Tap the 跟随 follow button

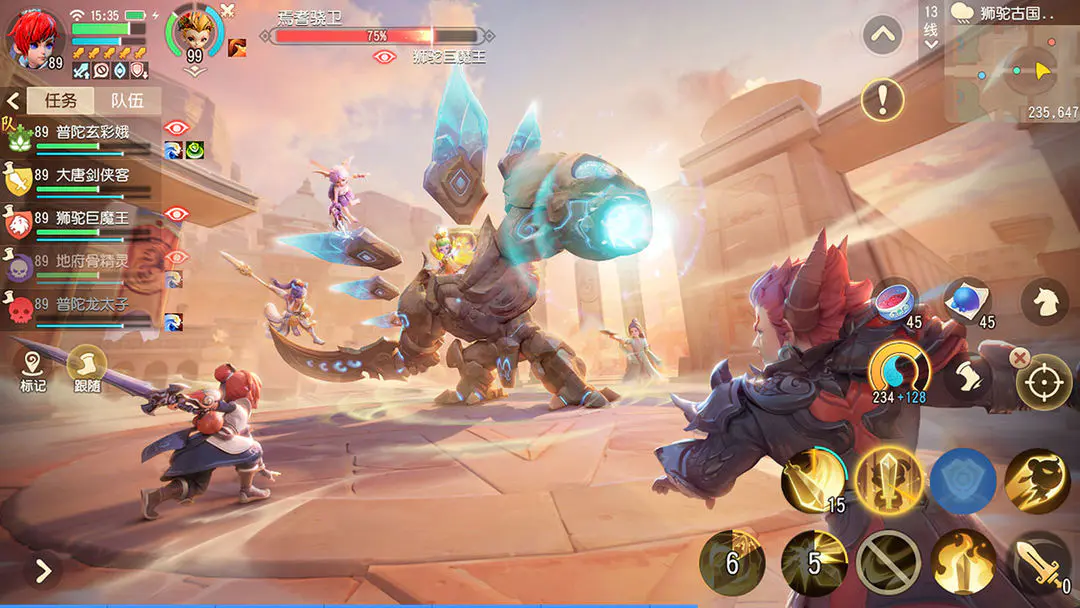click(x=87, y=367)
